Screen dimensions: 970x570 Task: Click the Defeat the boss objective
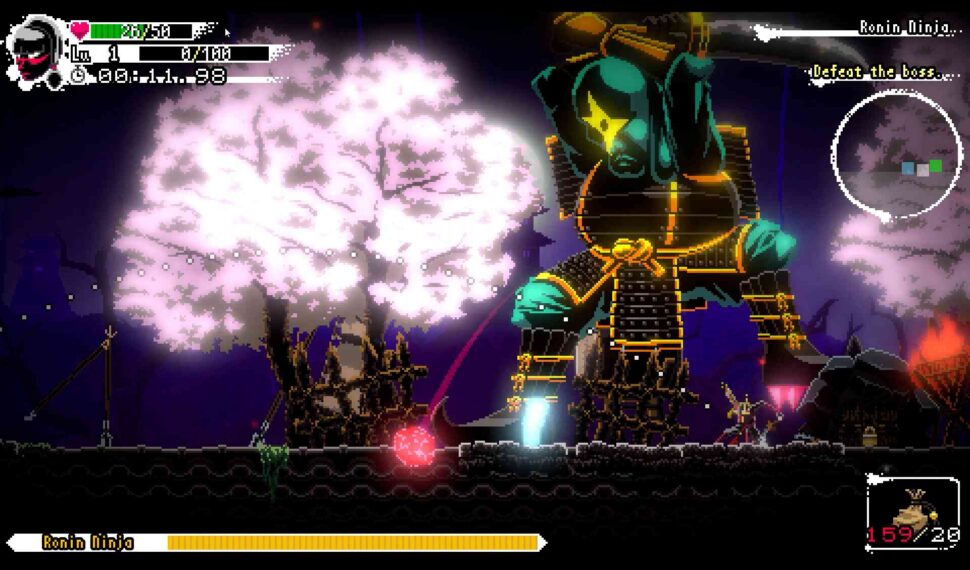876,72
